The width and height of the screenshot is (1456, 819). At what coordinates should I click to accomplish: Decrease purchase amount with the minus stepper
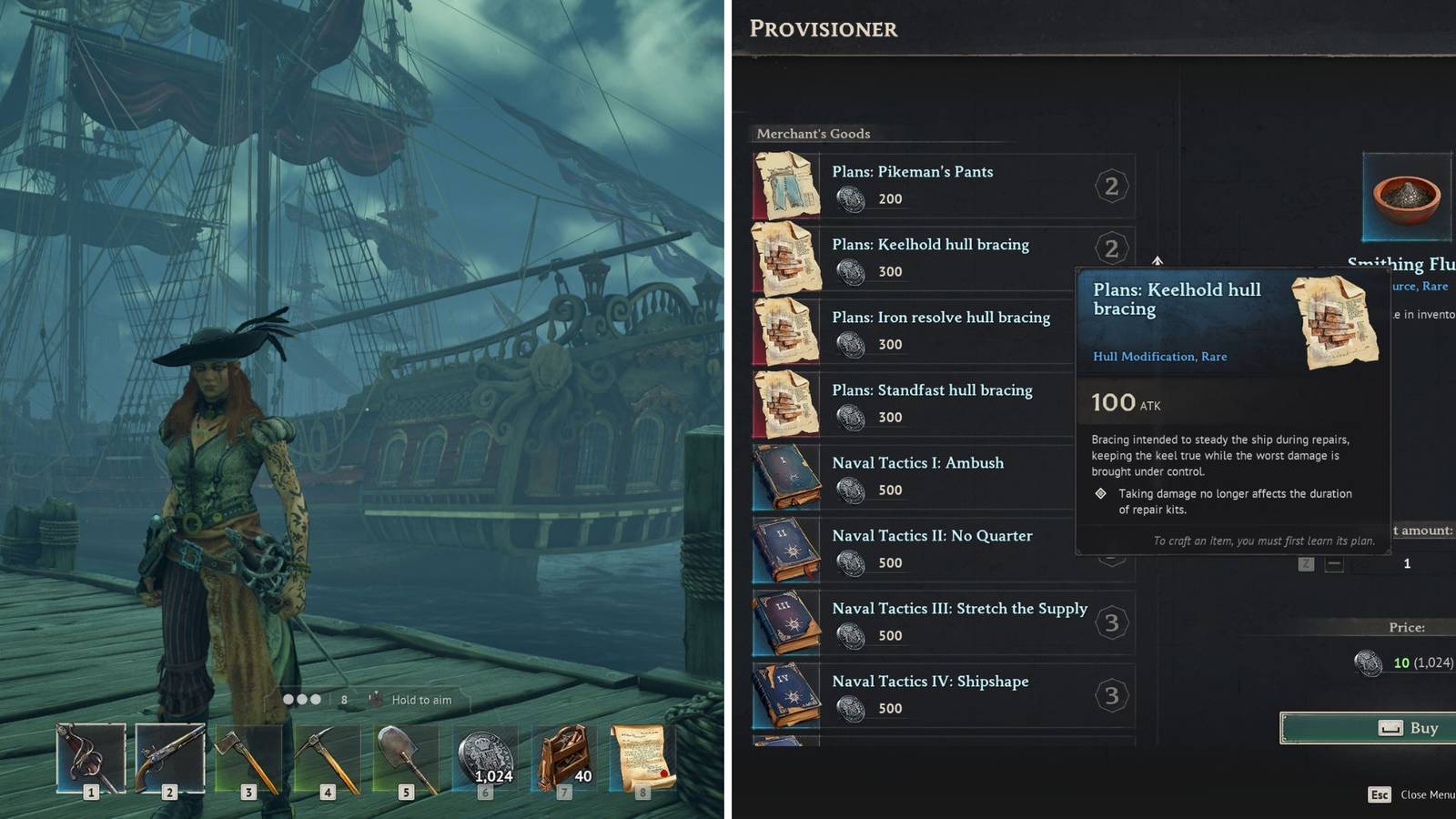(1335, 563)
